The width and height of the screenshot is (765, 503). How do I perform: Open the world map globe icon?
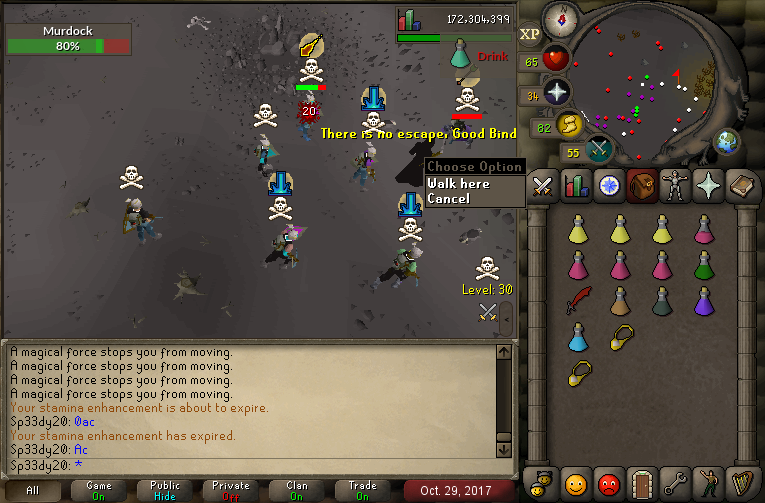coord(727,140)
